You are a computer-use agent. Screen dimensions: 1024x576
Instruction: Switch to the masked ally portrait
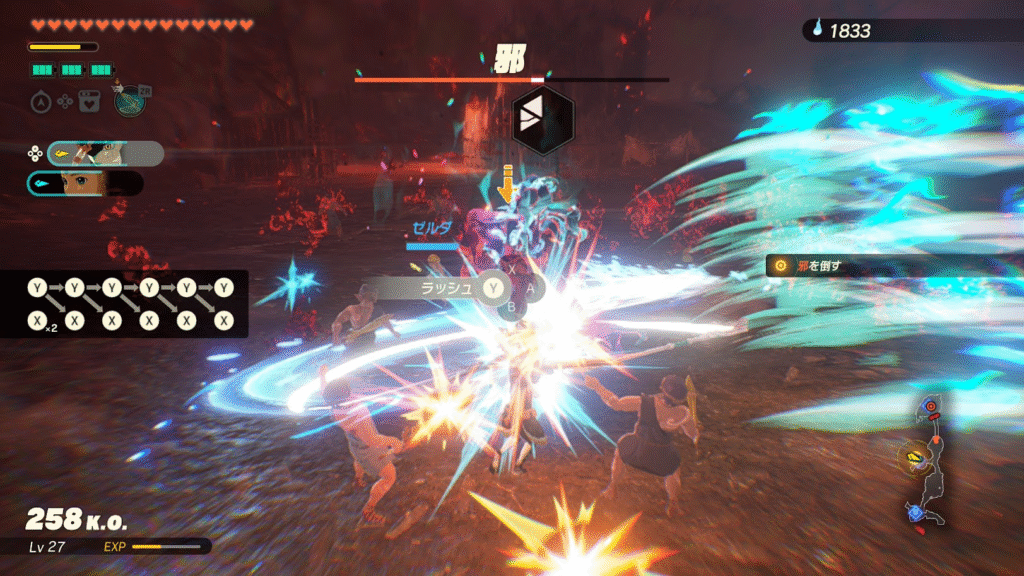tap(104, 153)
